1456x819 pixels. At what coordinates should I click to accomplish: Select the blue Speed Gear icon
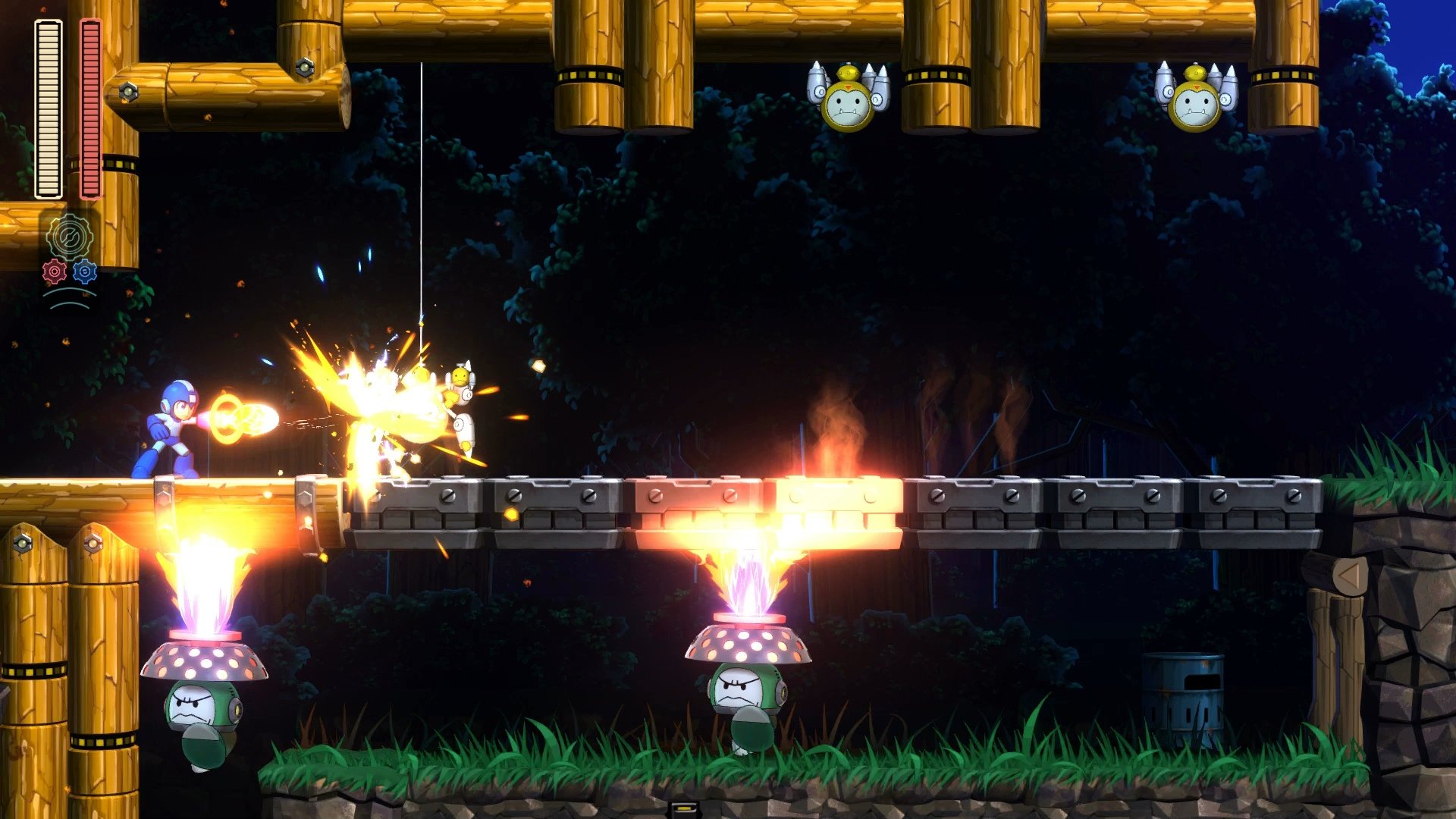click(x=83, y=273)
